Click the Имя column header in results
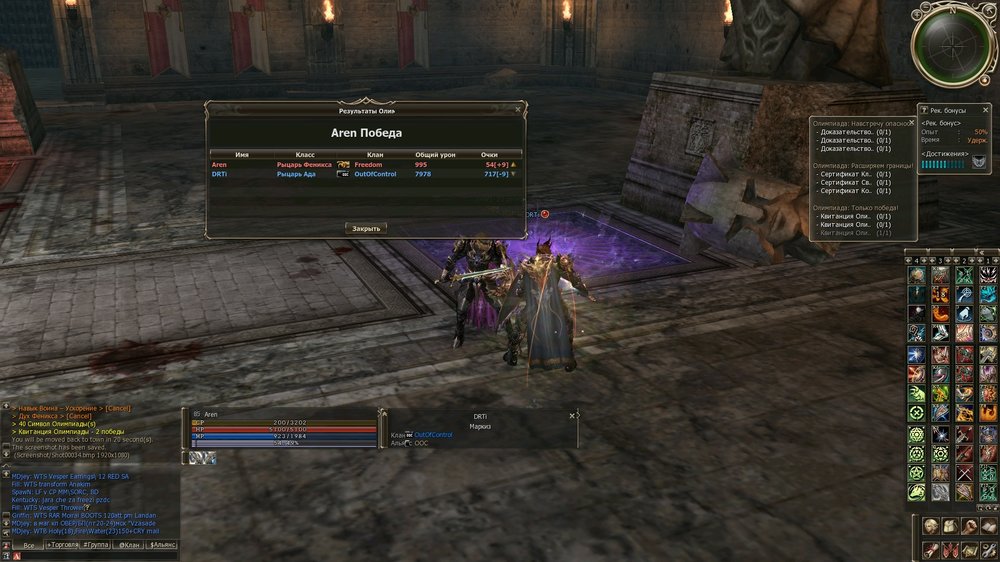The width and height of the screenshot is (1000, 562). (x=242, y=155)
